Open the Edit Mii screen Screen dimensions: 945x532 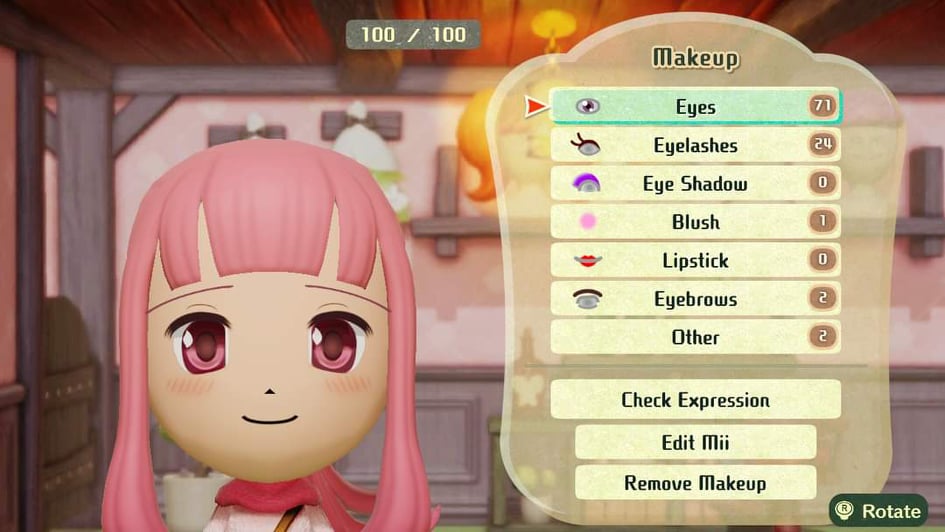click(695, 442)
